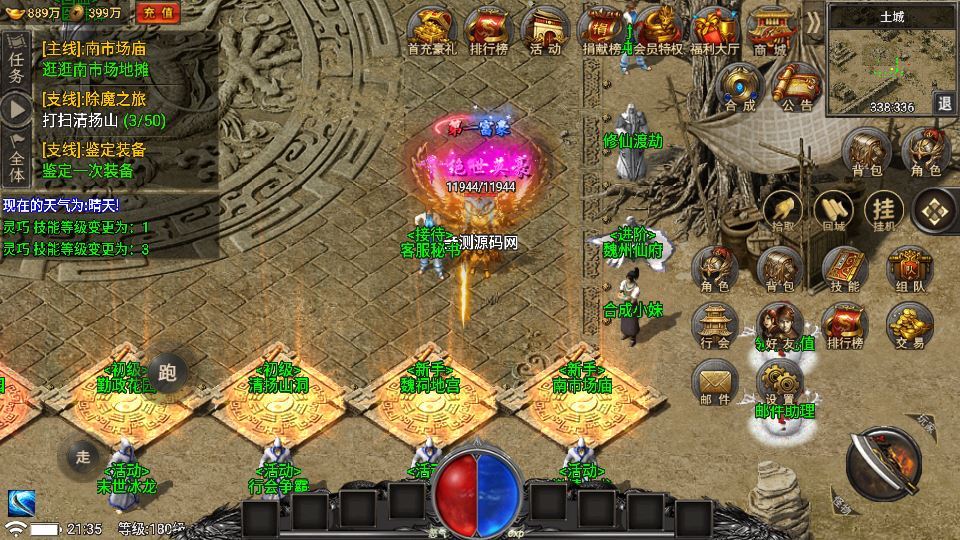Open the 技能 skills book icon
Viewport: 960px width, 540px height.
coord(845,268)
